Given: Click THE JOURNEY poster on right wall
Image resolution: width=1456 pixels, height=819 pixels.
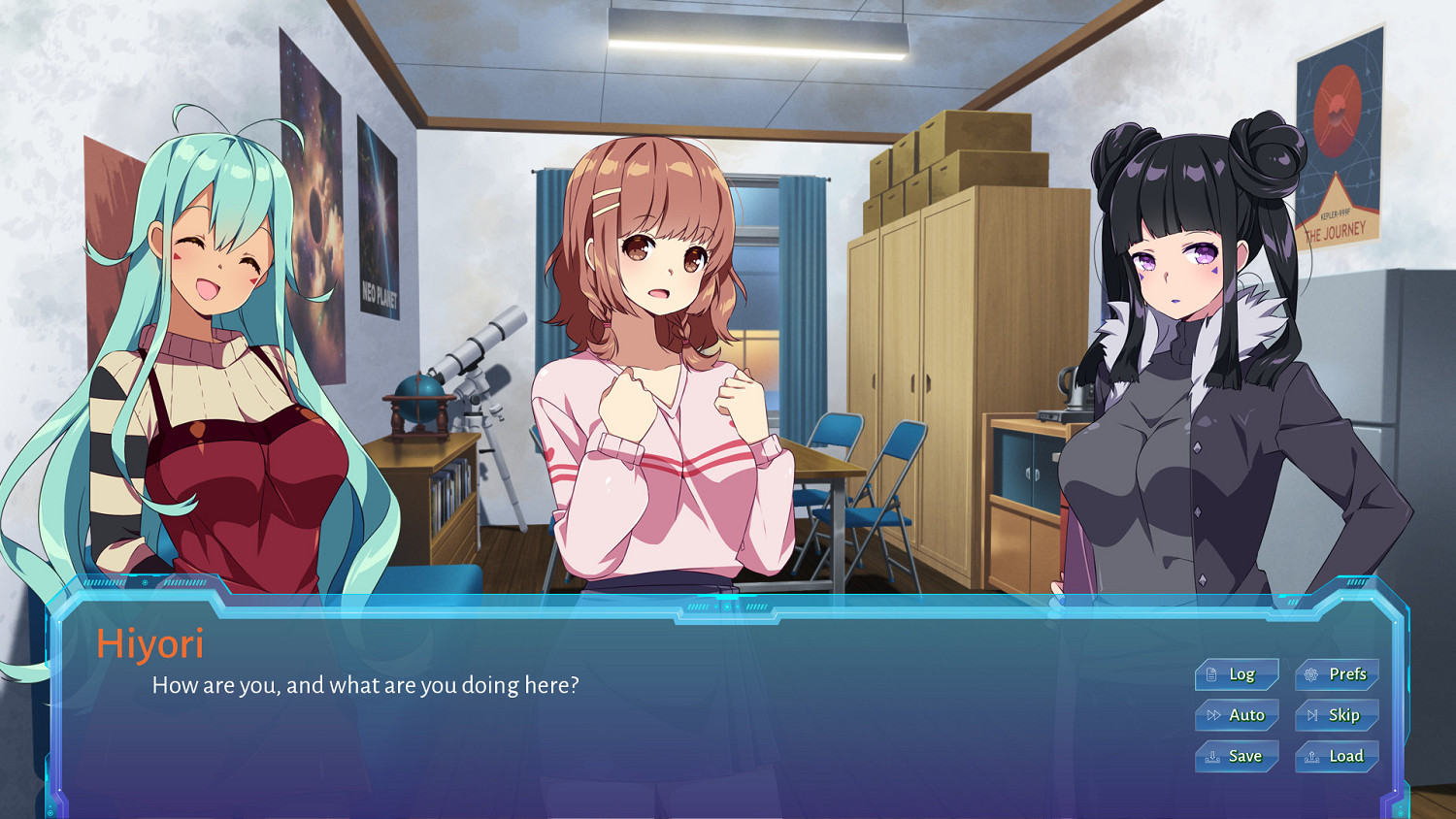Looking at the screenshot, I should (x=1341, y=136).
